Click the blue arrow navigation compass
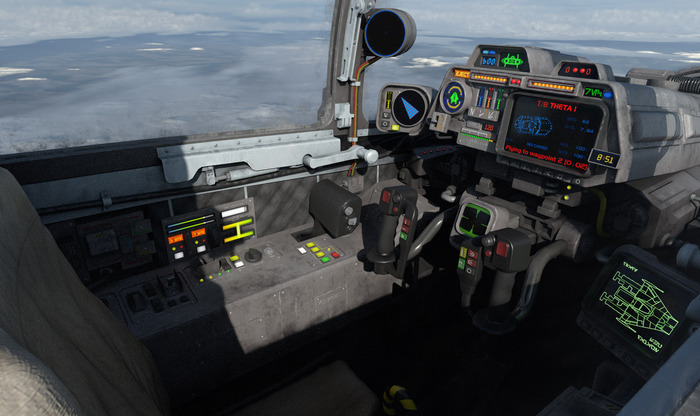 click(409, 108)
